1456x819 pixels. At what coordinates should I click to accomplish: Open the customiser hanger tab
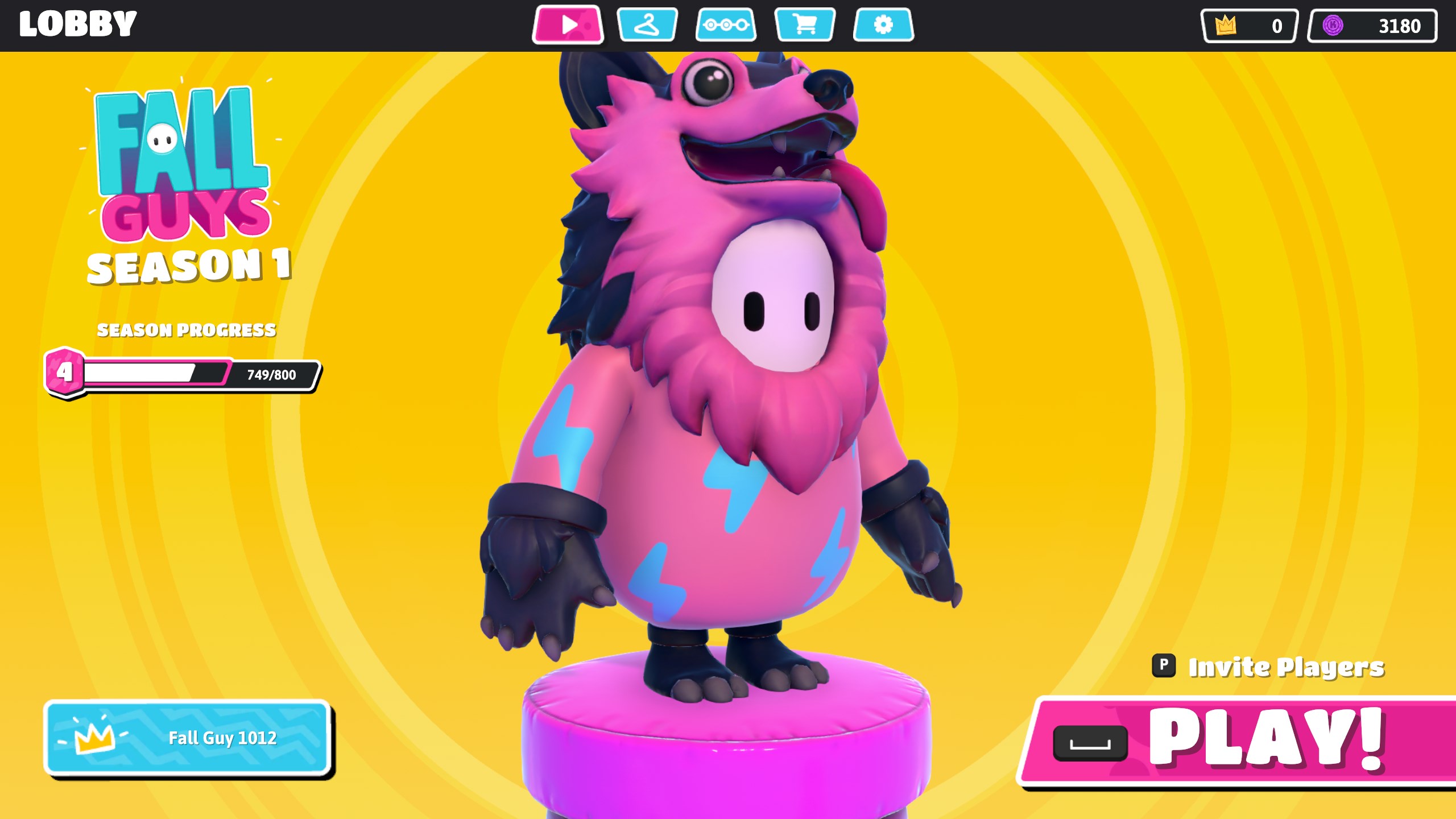pos(647,25)
